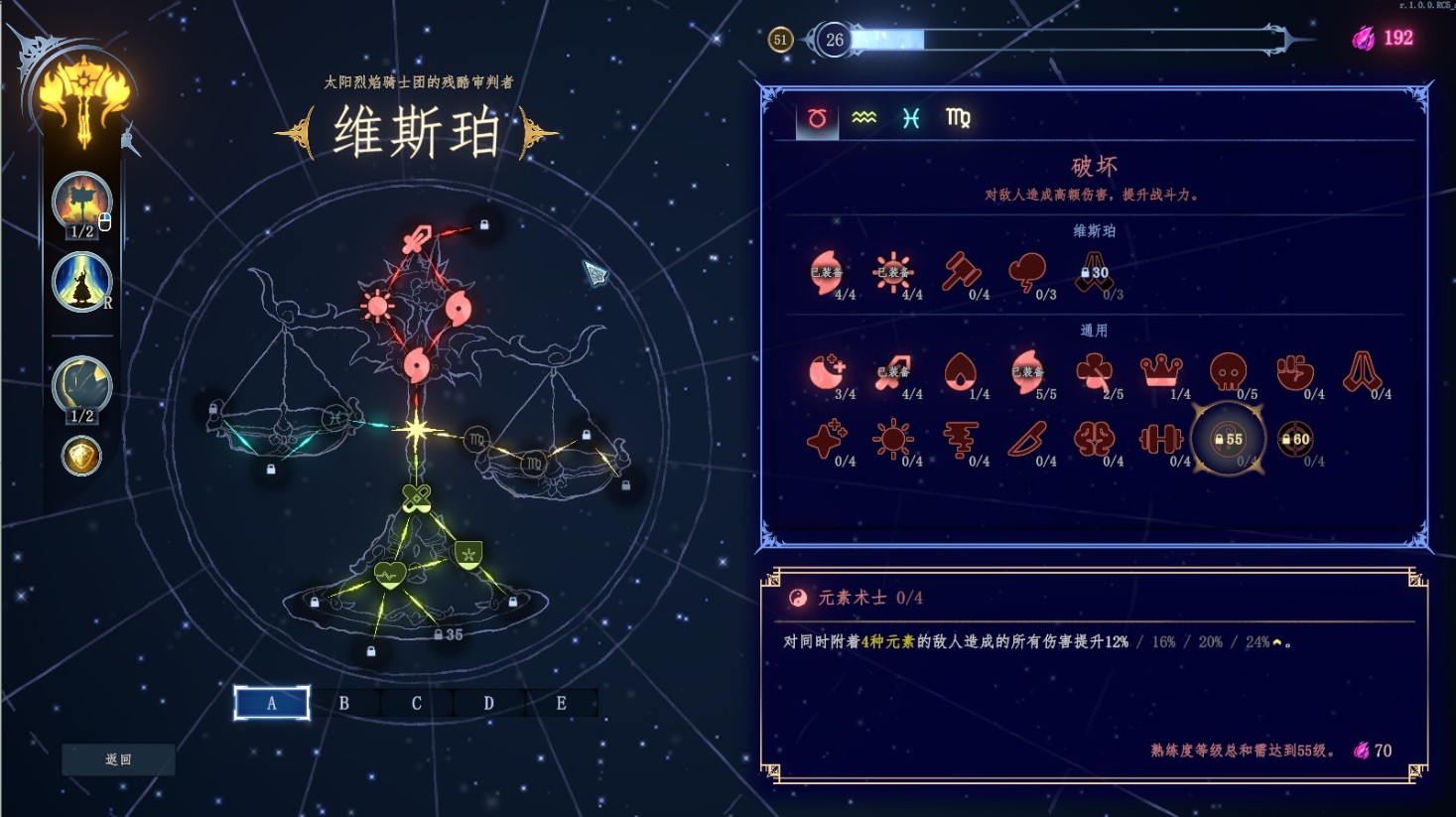
Task: Select the golden shield icon in sidebar
Action: point(81,457)
